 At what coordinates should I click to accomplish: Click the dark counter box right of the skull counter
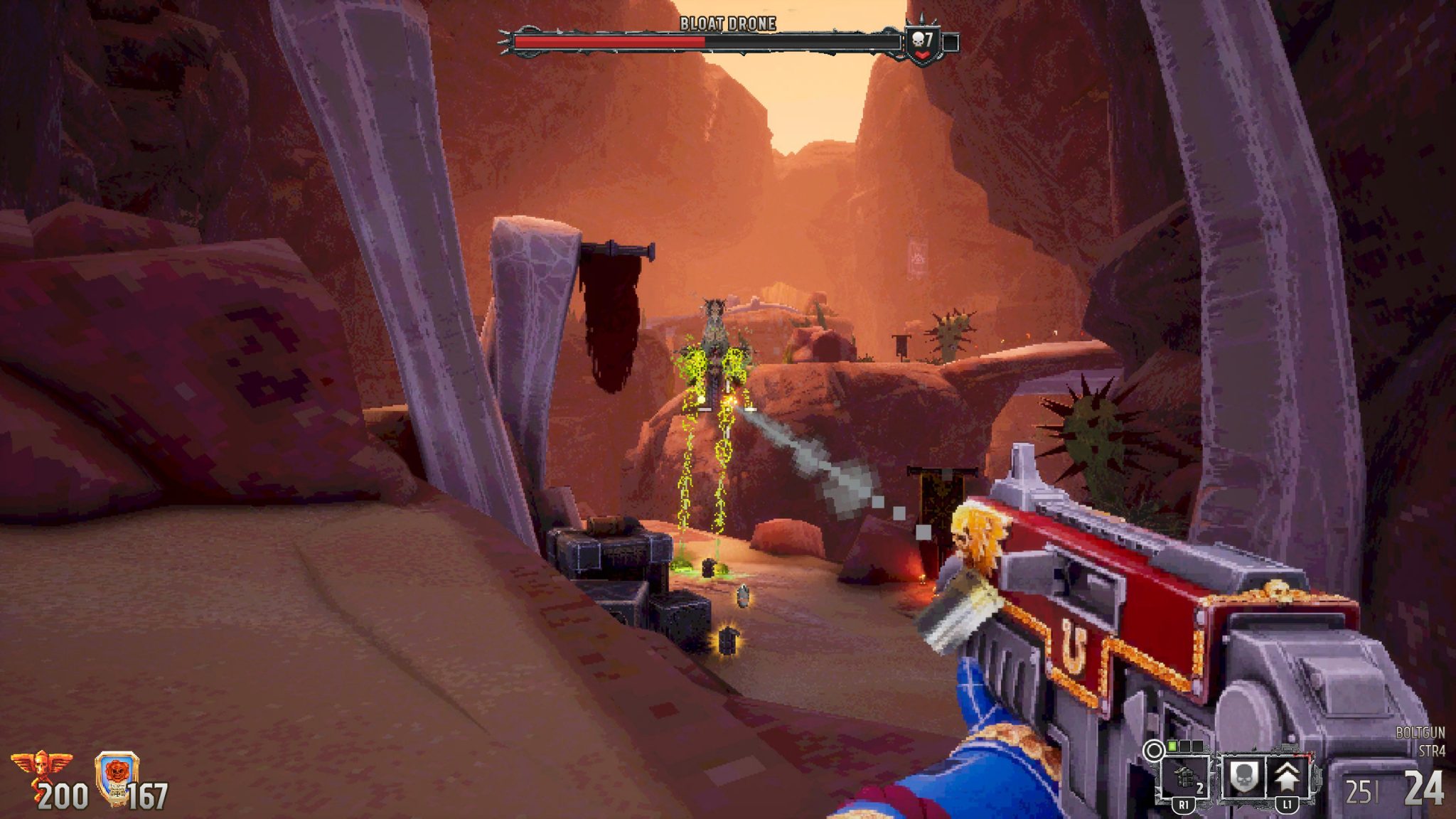(951, 43)
